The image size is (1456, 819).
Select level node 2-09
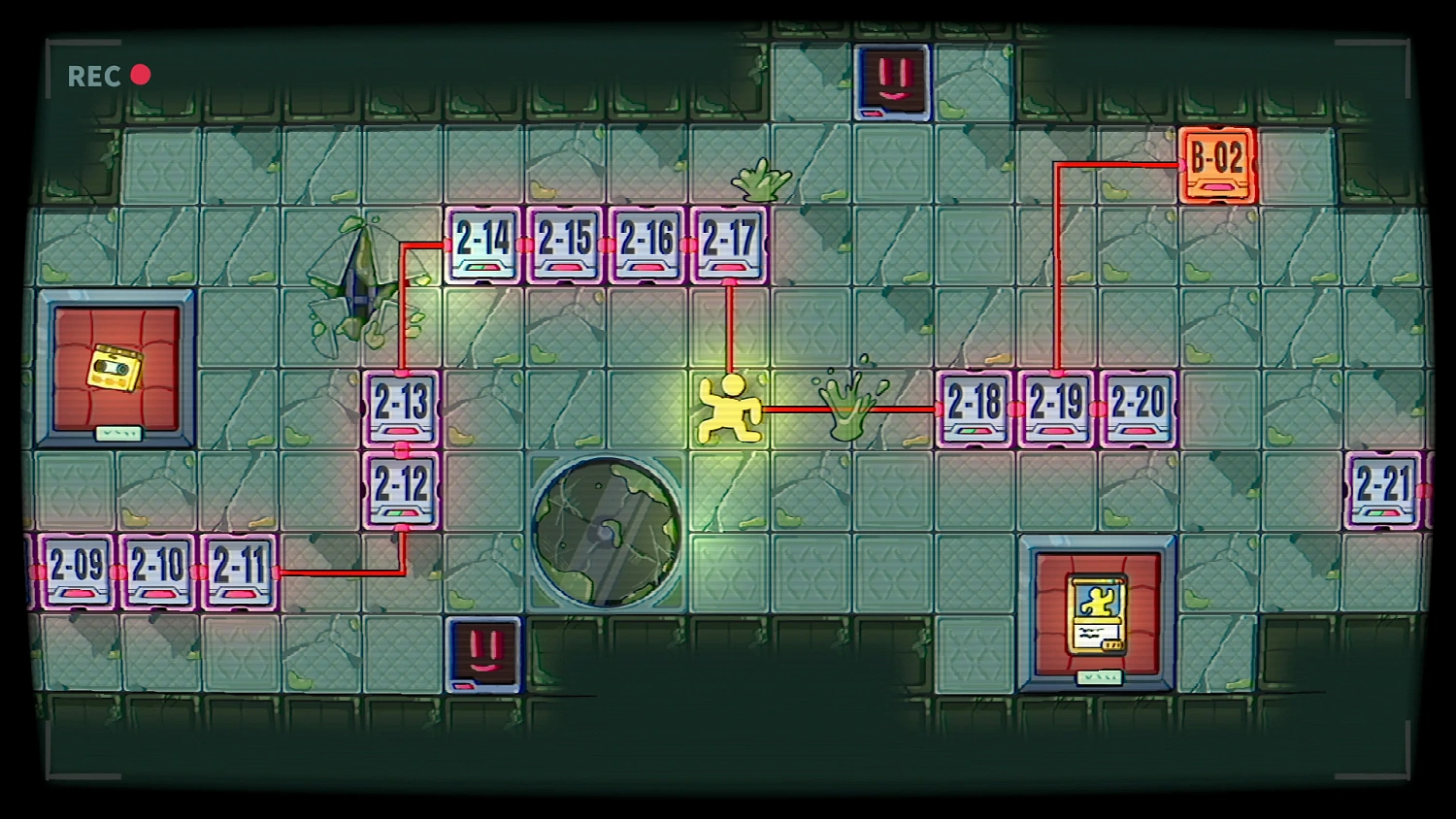point(75,571)
